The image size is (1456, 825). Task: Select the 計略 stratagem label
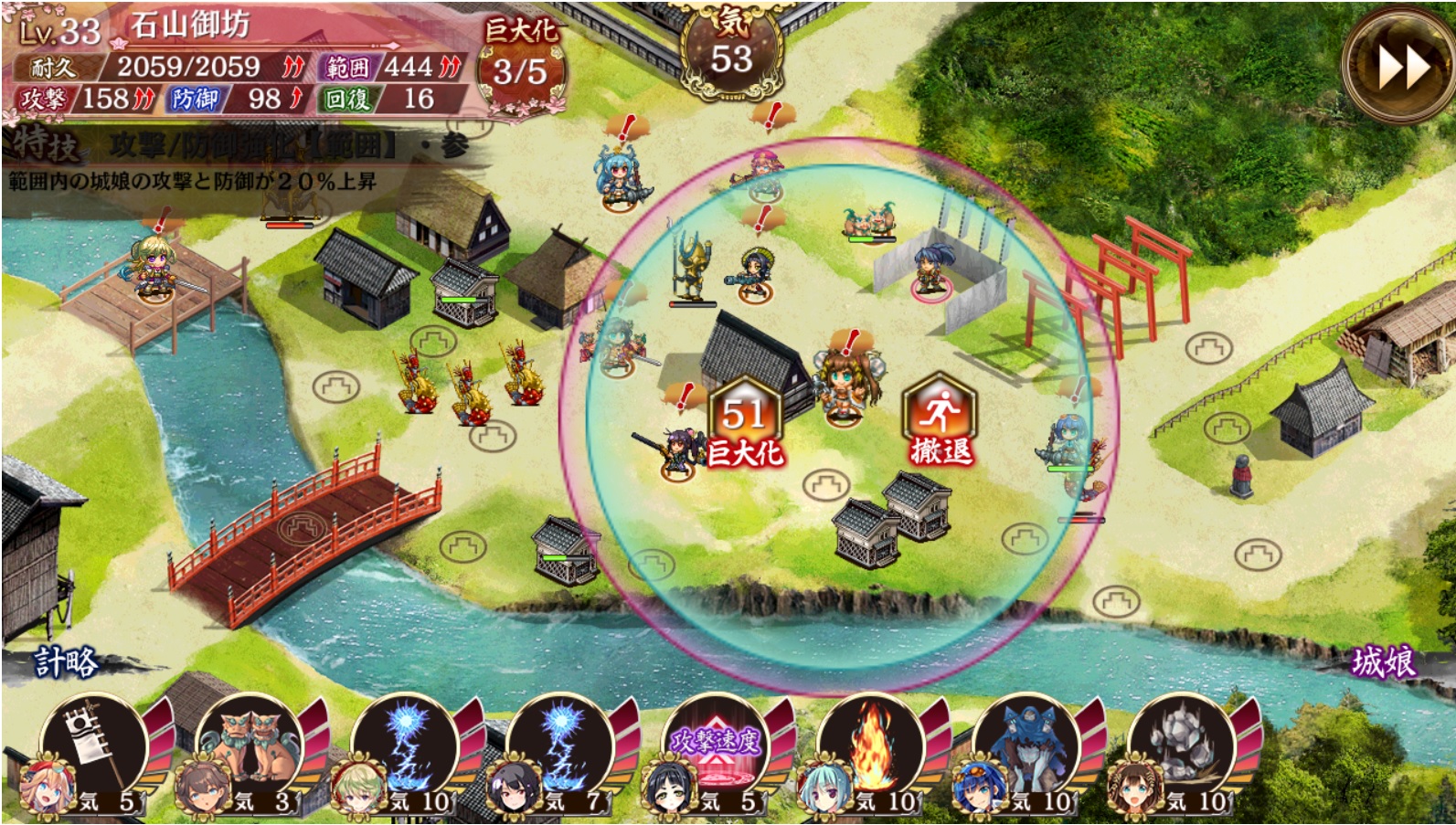coord(66,661)
